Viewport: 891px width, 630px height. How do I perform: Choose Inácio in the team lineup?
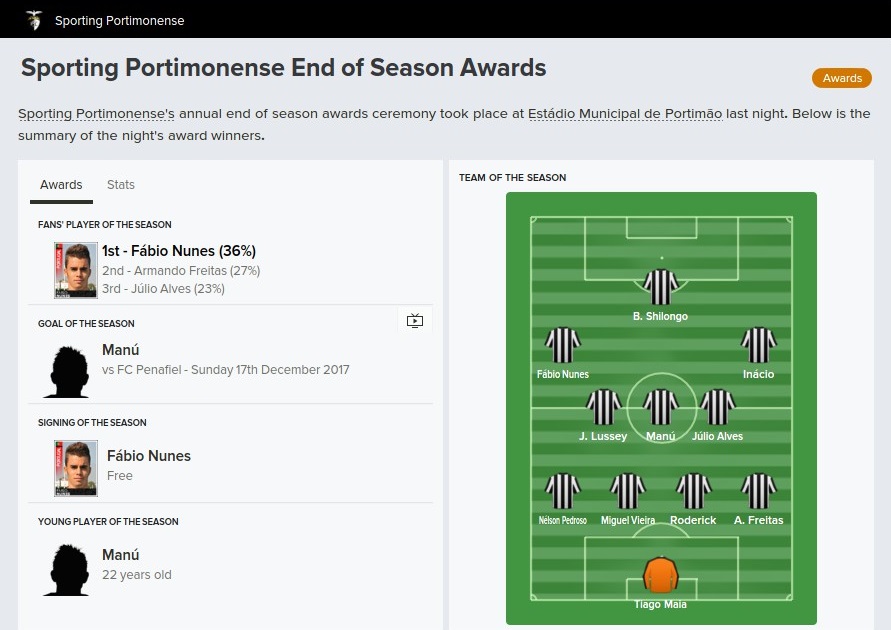[758, 345]
